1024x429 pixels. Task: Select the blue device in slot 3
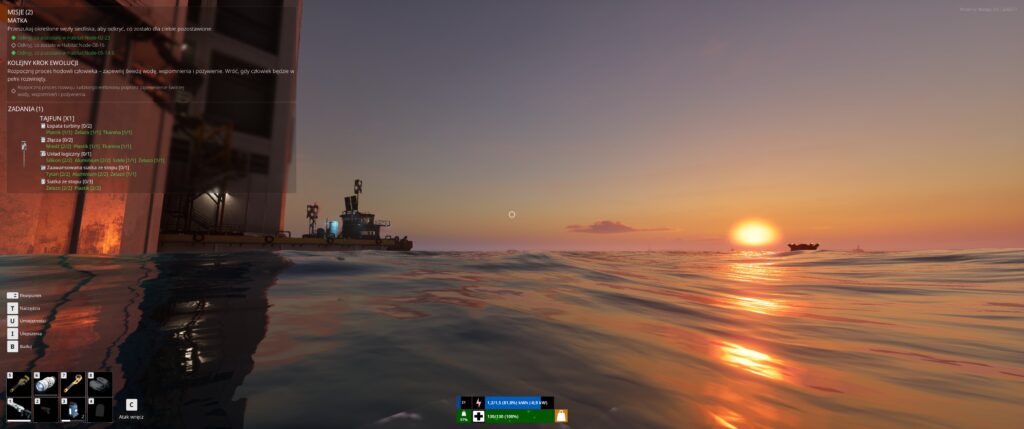tap(72, 410)
